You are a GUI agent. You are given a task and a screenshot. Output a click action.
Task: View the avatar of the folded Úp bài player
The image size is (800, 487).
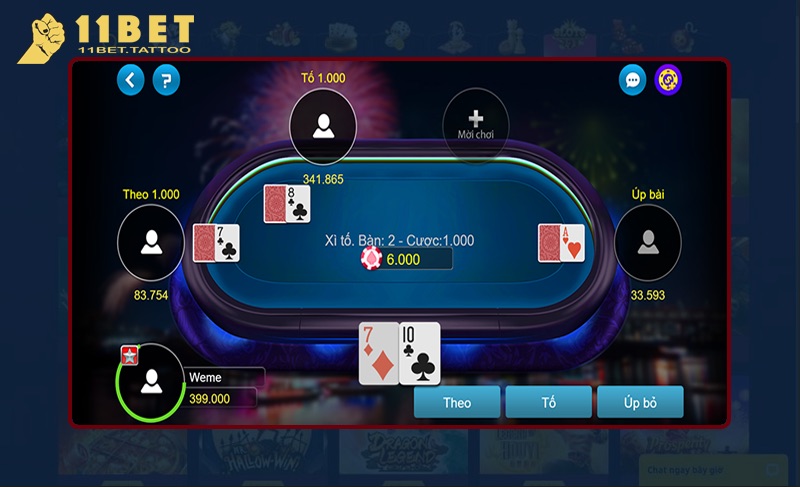[x=647, y=242]
